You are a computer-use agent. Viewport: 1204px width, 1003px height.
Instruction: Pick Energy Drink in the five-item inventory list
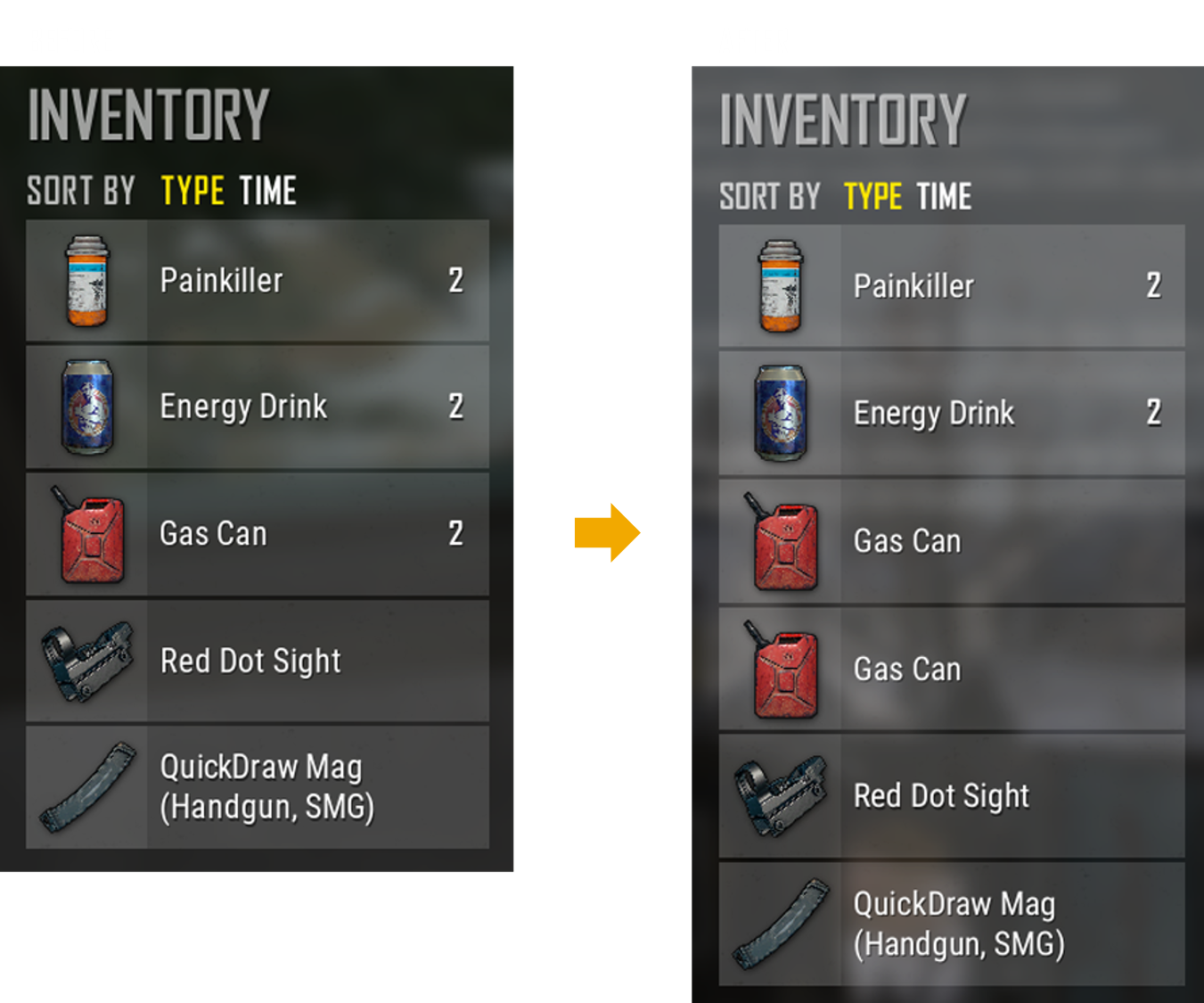[258, 407]
